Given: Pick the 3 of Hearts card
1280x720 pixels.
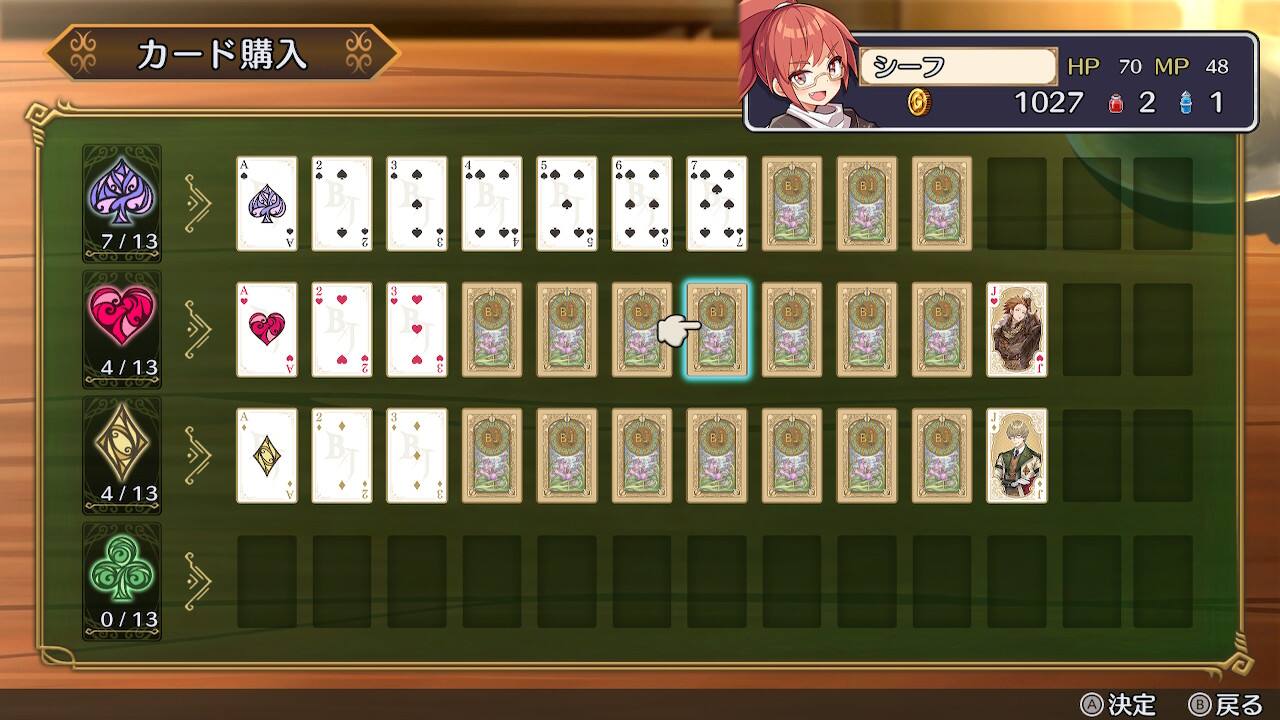Looking at the screenshot, I should coord(417,329).
